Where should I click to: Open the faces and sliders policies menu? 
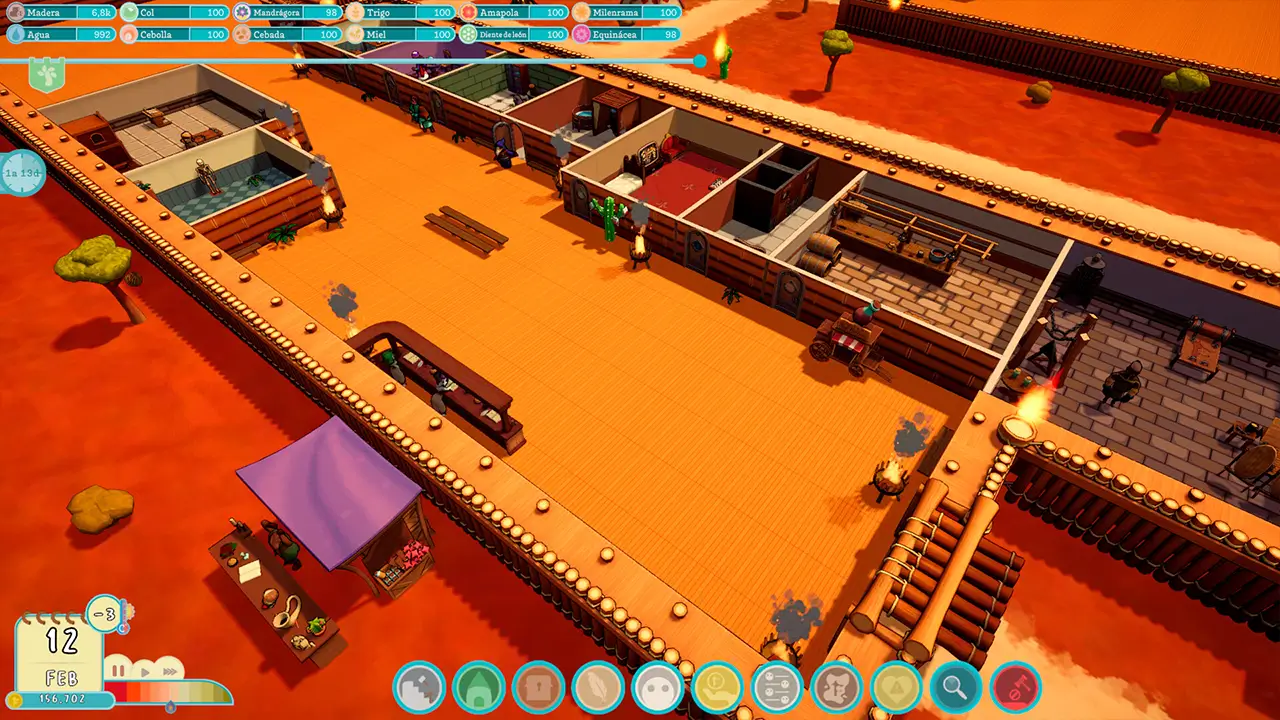[777, 688]
